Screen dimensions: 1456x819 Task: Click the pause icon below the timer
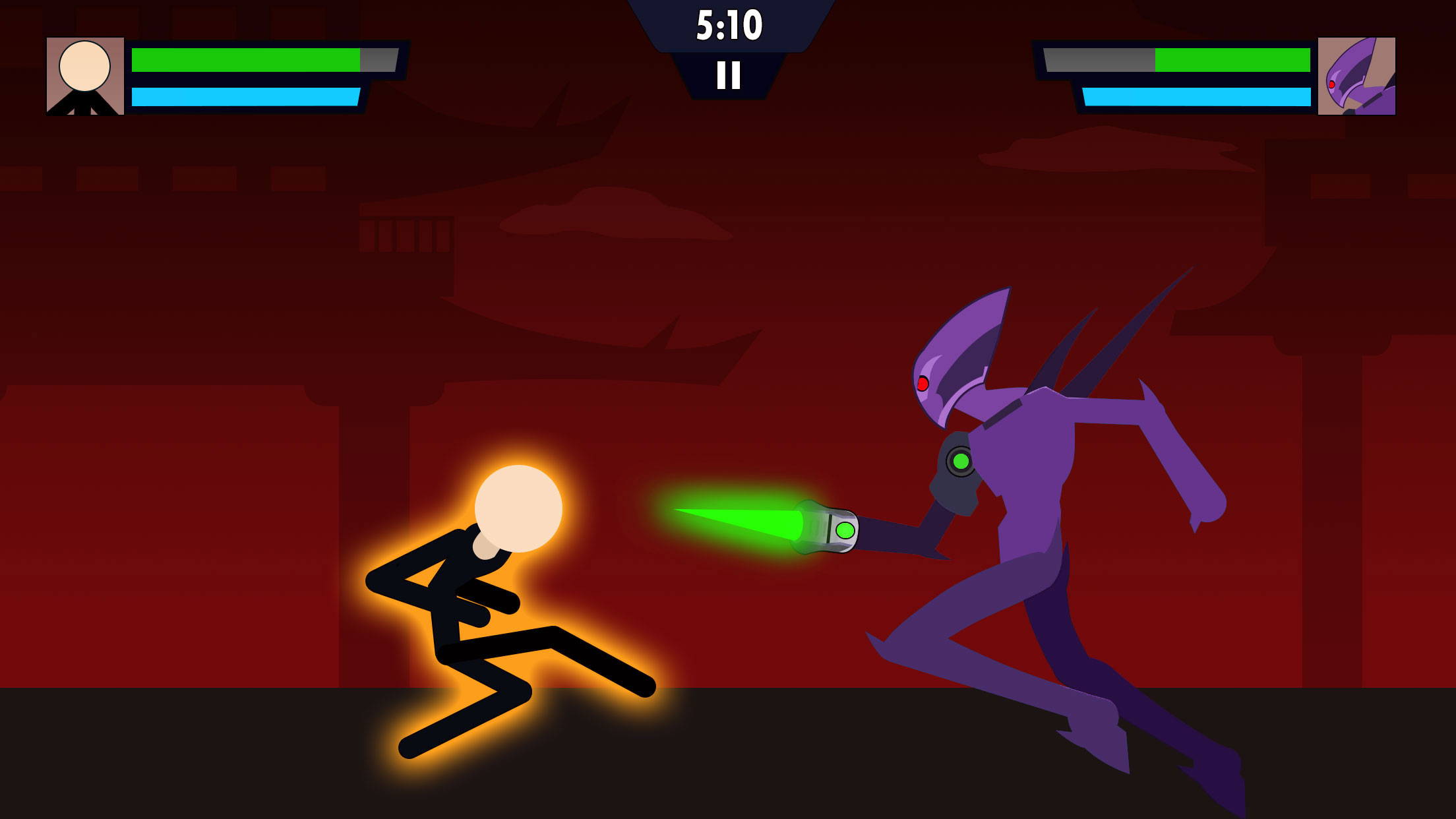pos(728,74)
